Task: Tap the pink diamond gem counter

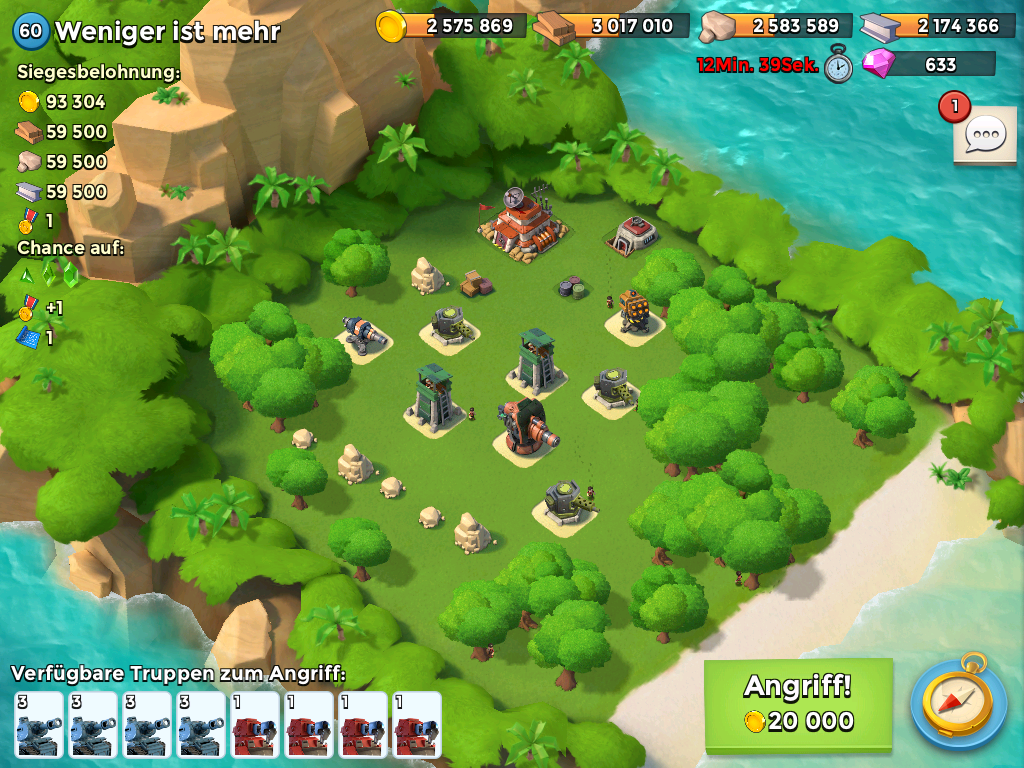Action: pos(928,65)
